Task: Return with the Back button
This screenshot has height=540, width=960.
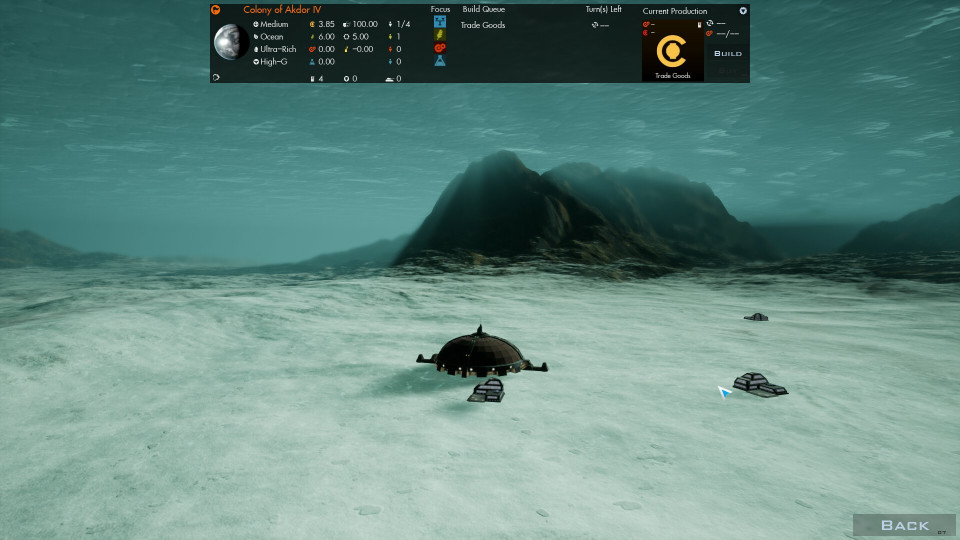Action: click(x=904, y=525)
